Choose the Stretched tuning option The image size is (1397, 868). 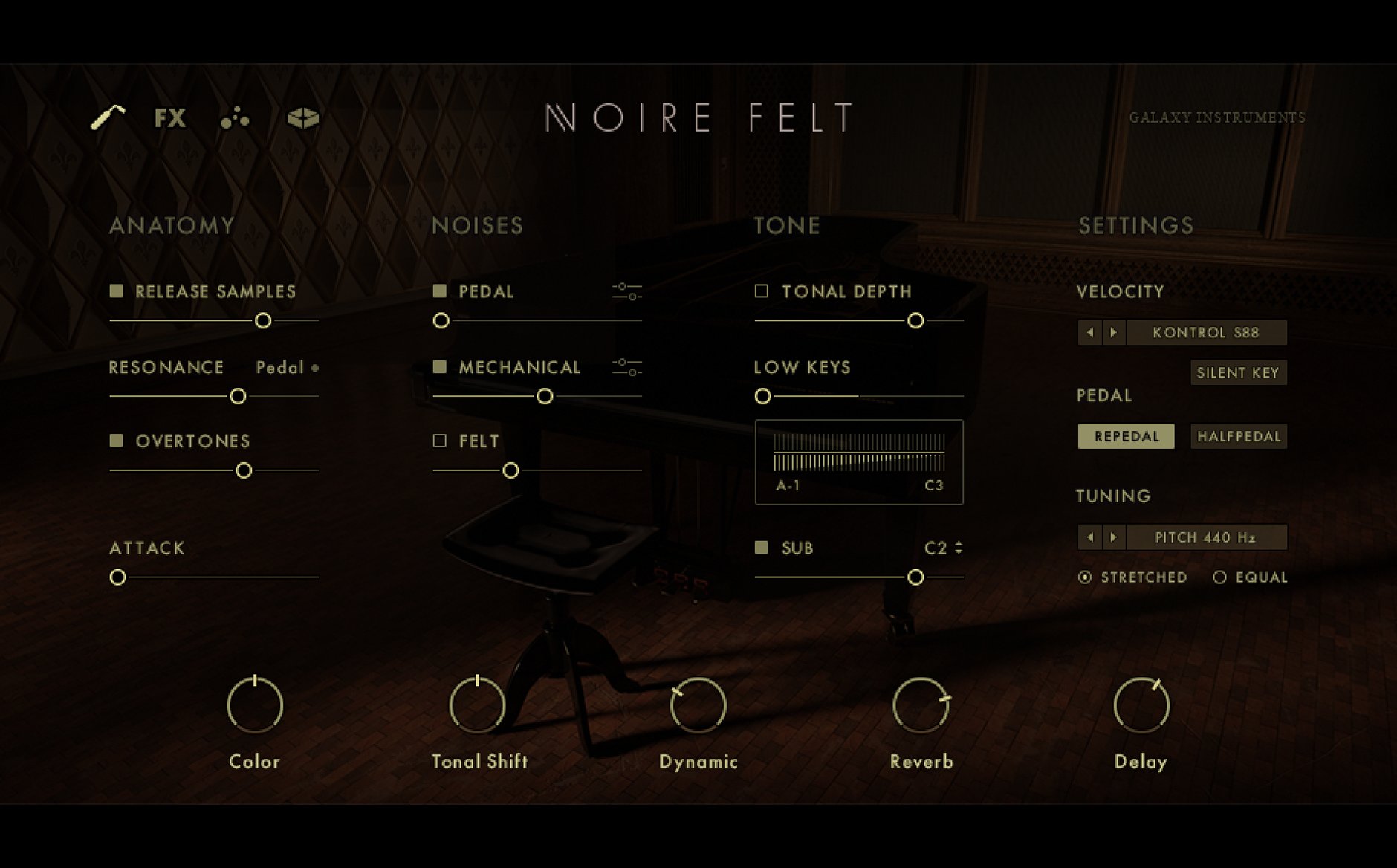1085,577
